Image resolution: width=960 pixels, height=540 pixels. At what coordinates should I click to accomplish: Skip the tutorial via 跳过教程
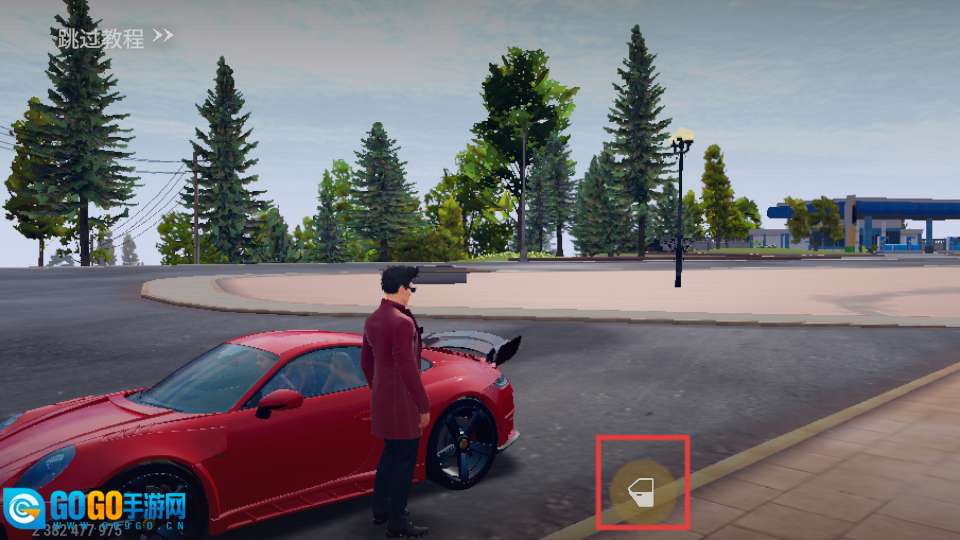point(114,39)
